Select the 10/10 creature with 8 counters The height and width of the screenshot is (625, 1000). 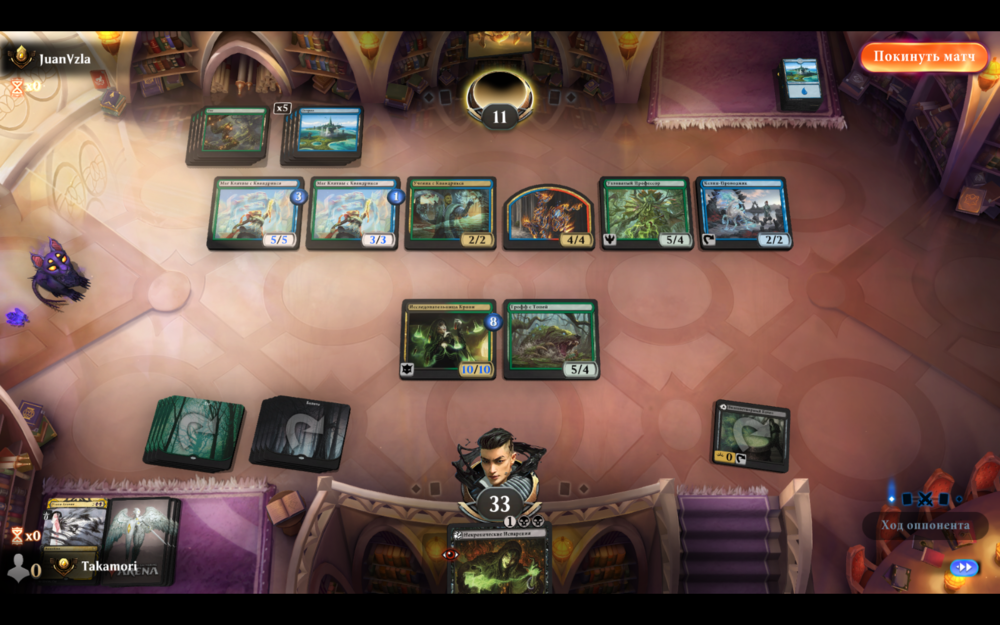pyautogui.click(x=448, y=338)
